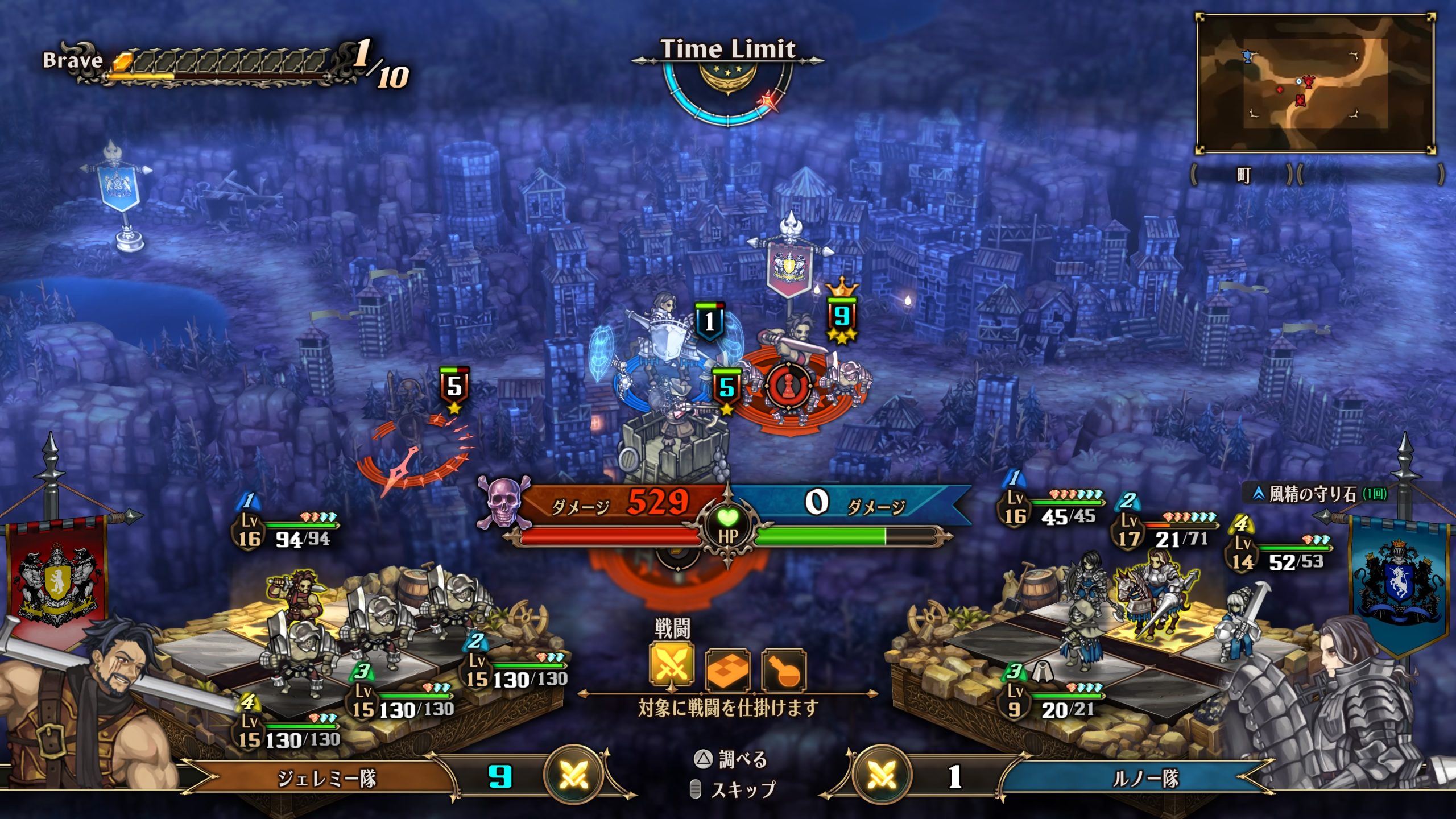Choose the orange formation blocks command

[x=727, y=670]
